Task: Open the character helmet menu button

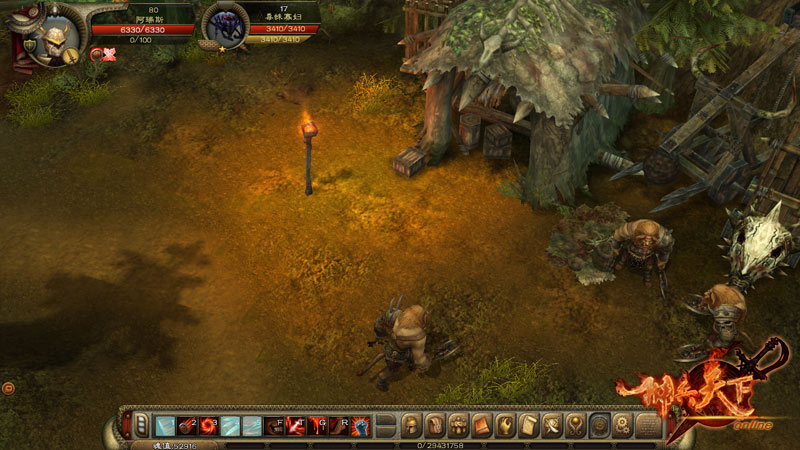Action: 411,426
